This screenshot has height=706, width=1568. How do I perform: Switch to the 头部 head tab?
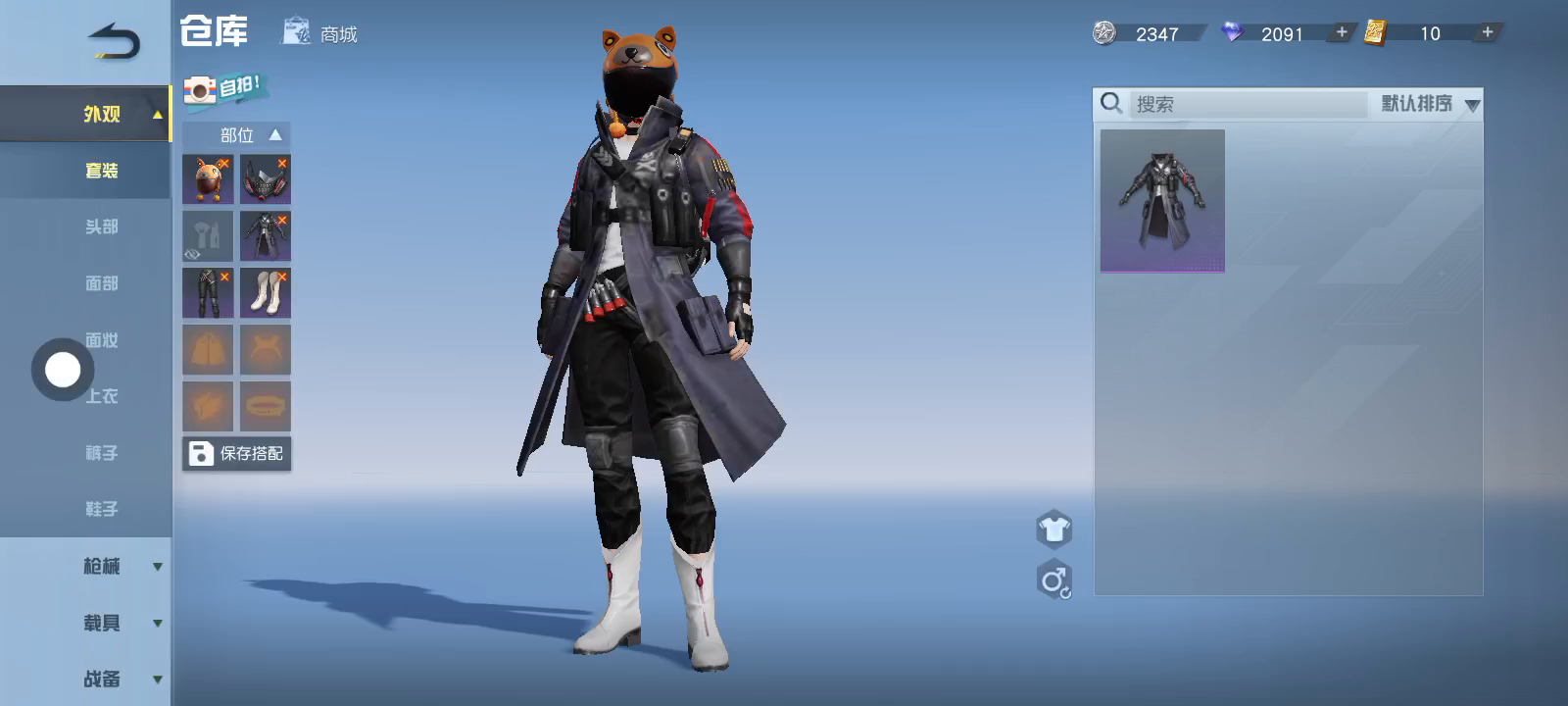[x=101, y=227]
